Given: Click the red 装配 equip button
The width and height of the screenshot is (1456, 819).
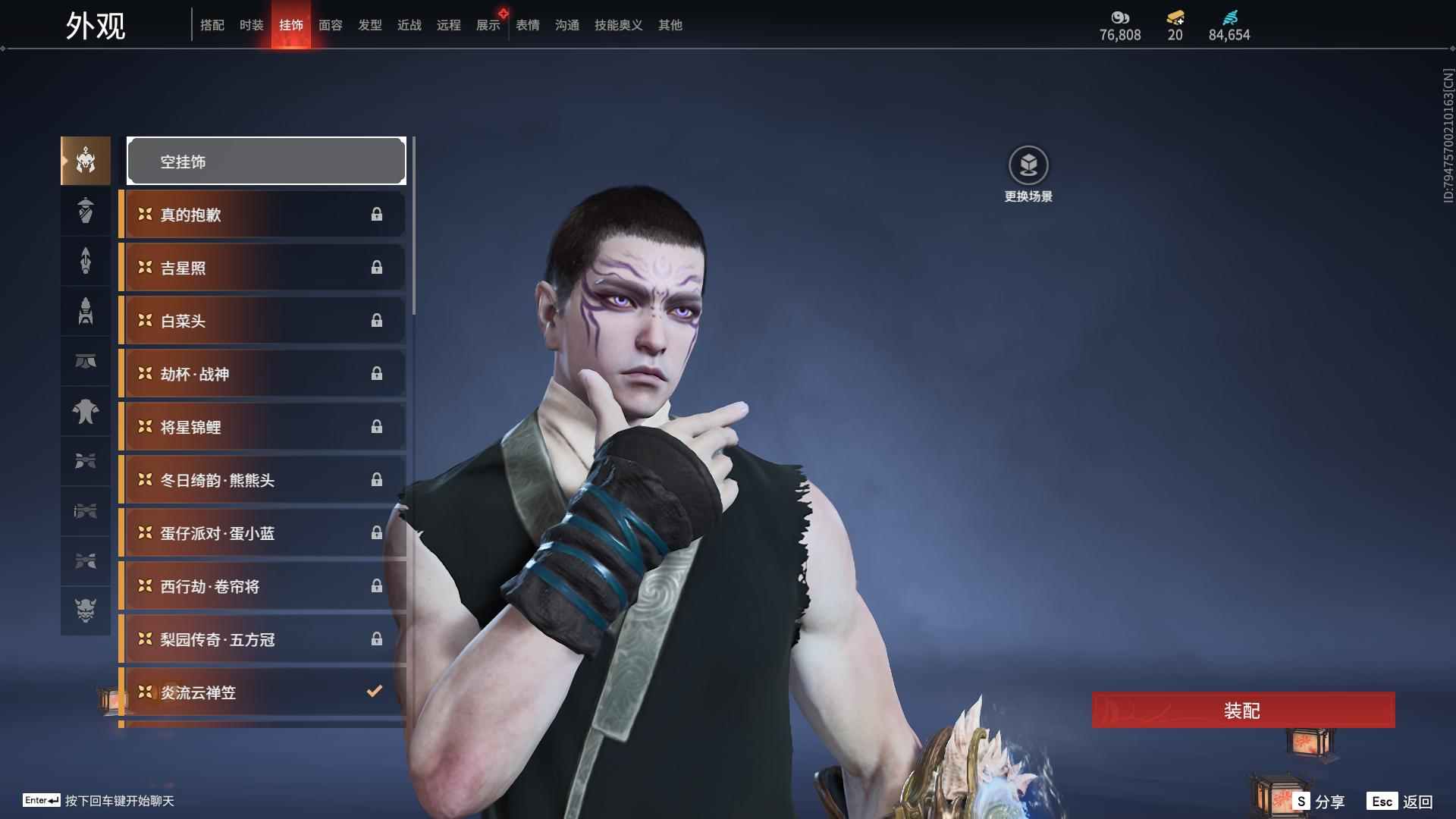Looking at the screenshot, I should click(1243, 711).
